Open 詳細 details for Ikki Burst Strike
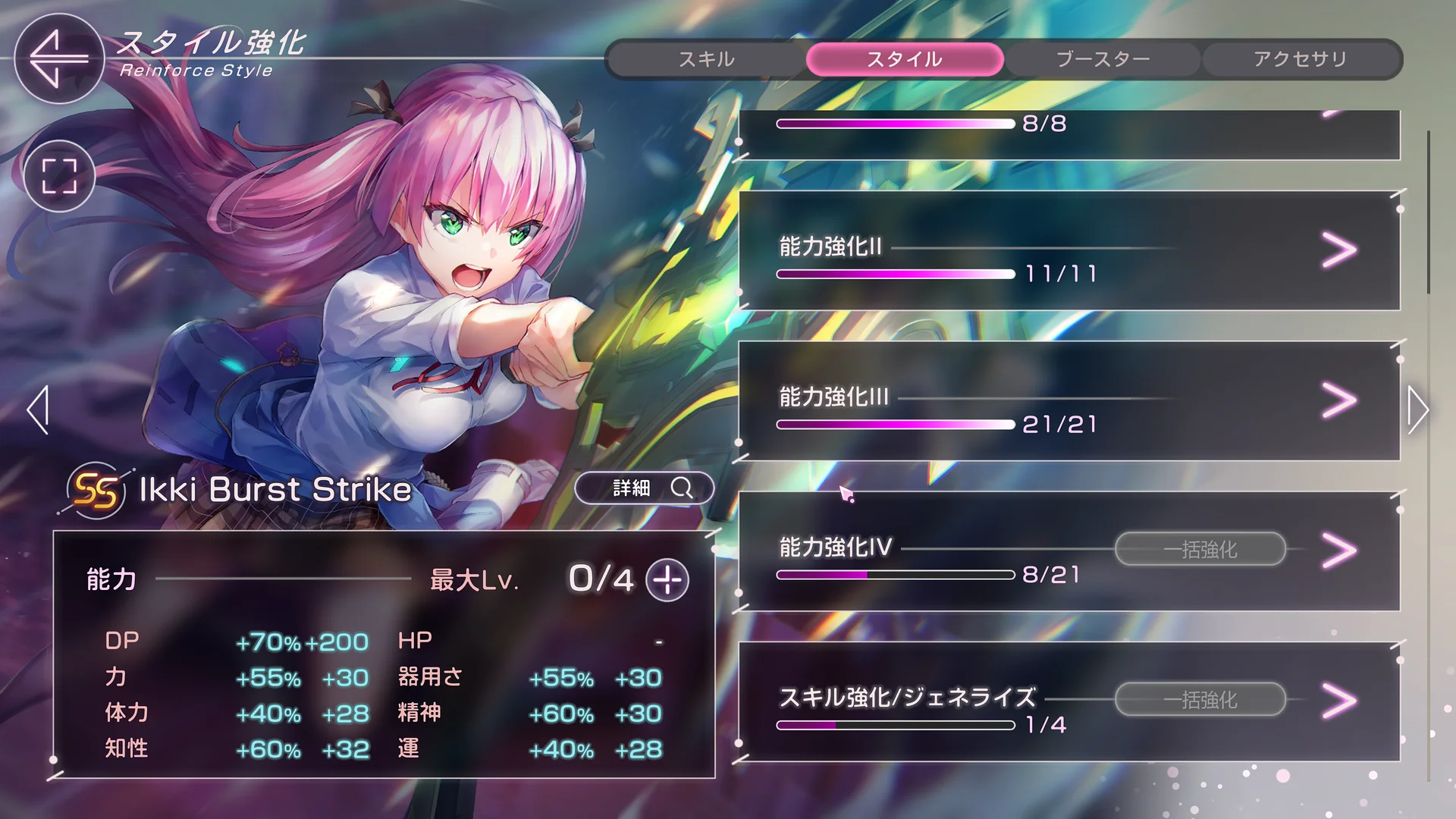Screen dimensions: 1456x819 click(644, 488)
